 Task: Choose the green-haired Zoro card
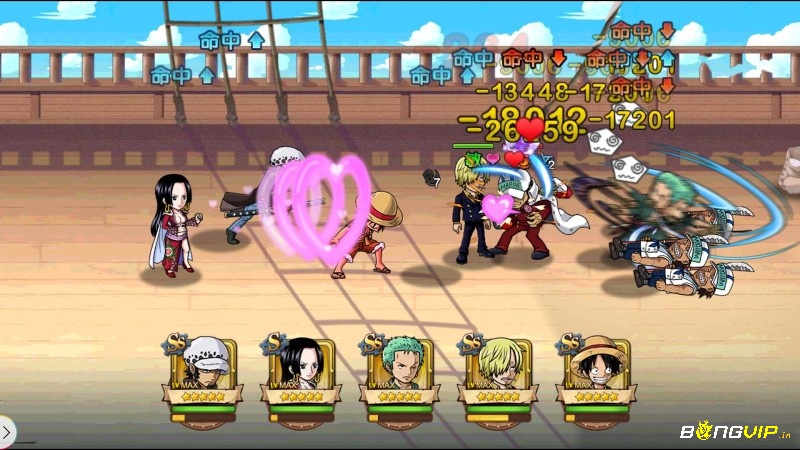tap(400, 370)
